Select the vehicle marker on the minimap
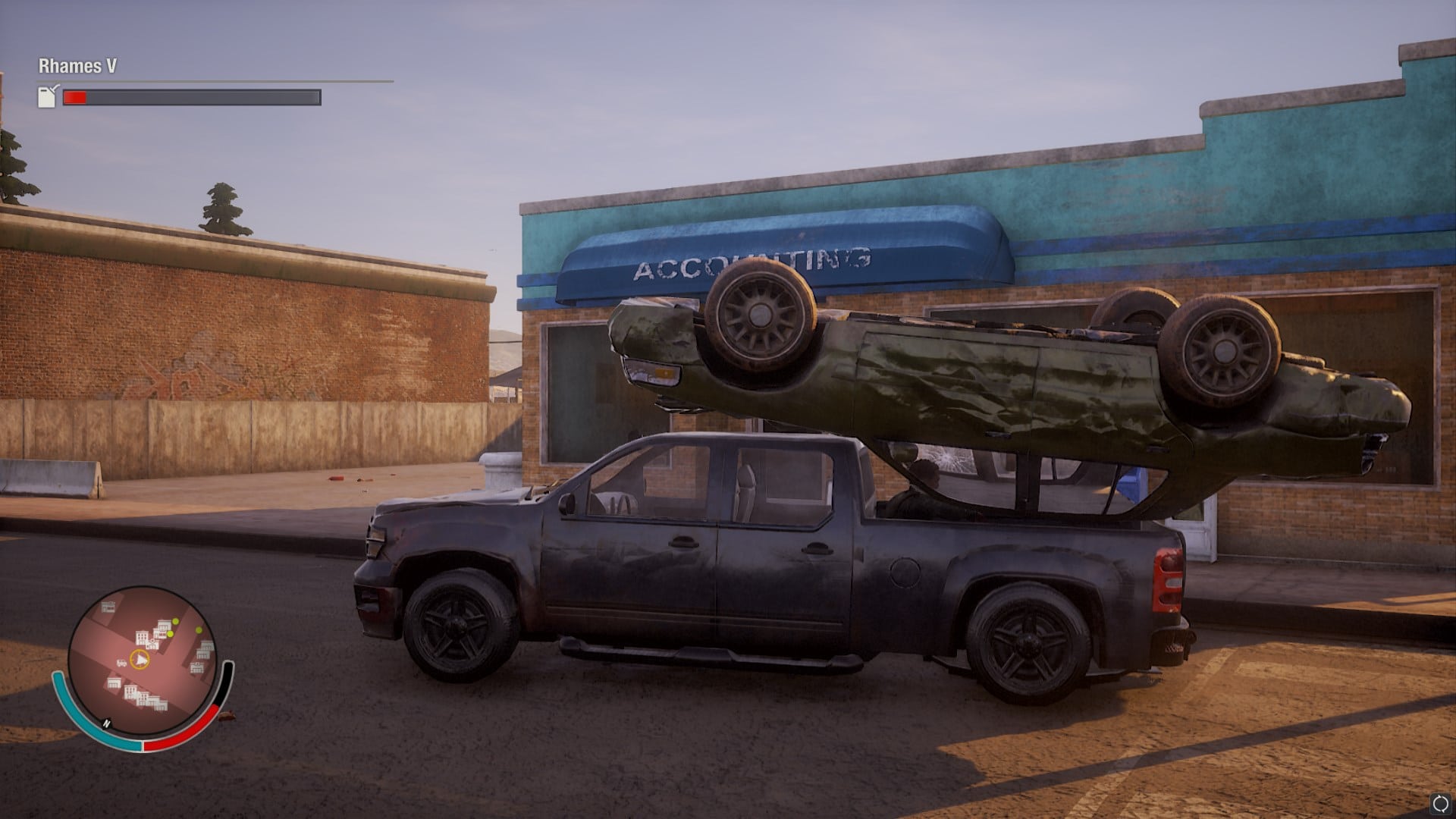This screenshot has width=1456, height=819. click(x=121, y=663)
